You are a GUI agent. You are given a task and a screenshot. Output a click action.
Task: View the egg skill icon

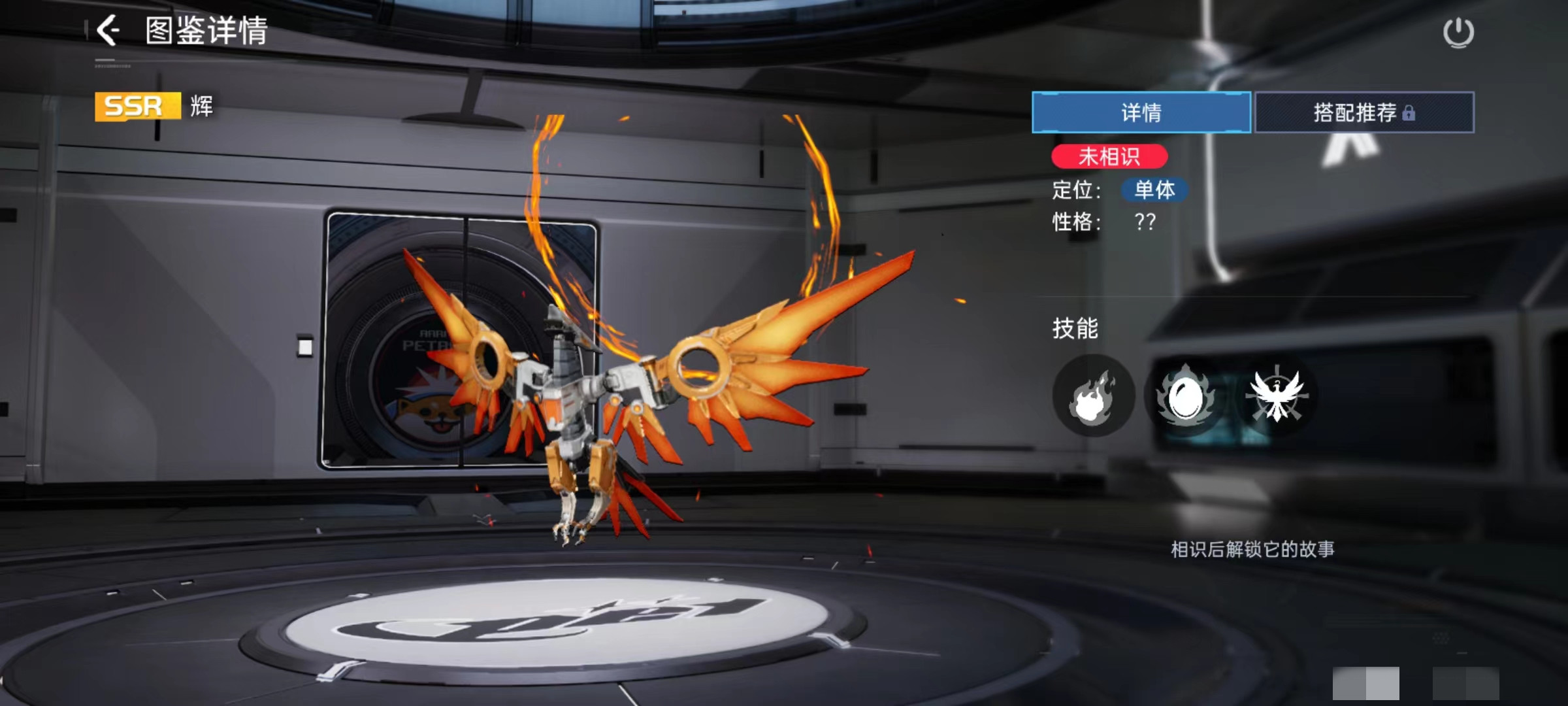pyautogui.click(x=1184, y=395)
